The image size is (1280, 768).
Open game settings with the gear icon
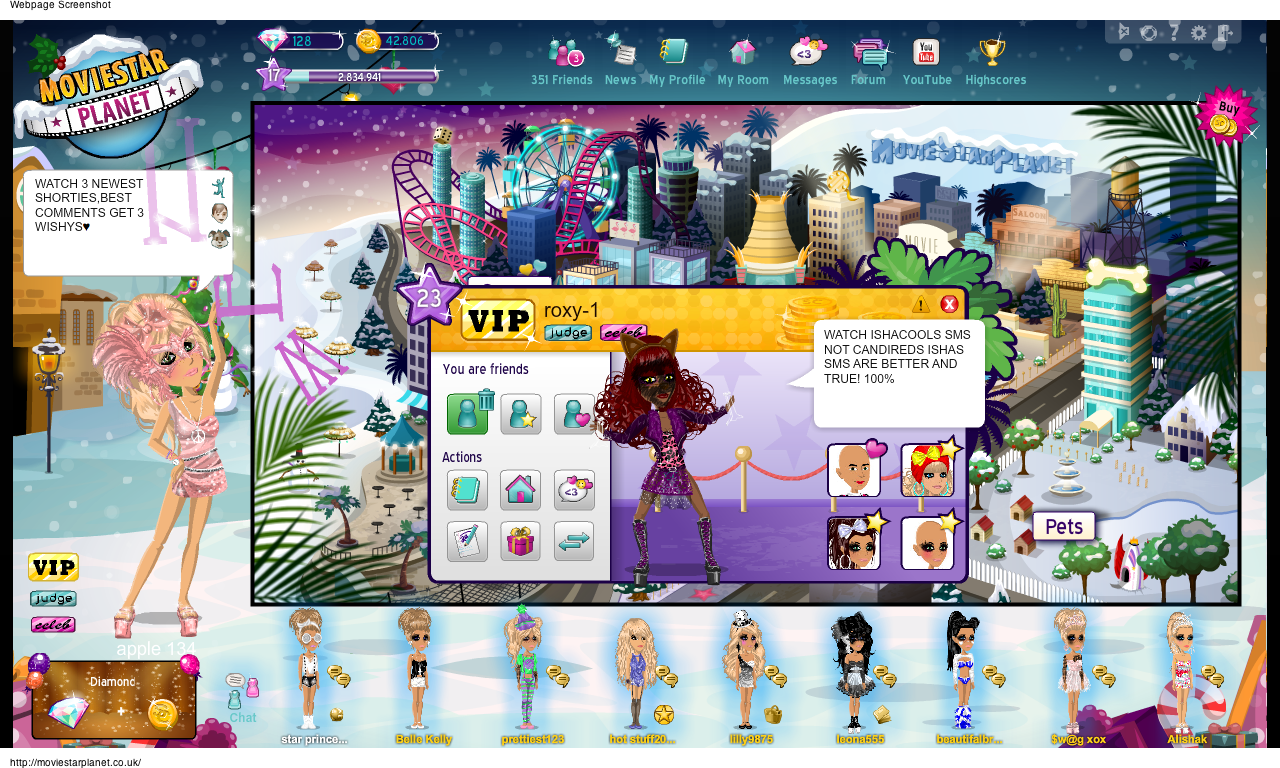click(1199, 33)
